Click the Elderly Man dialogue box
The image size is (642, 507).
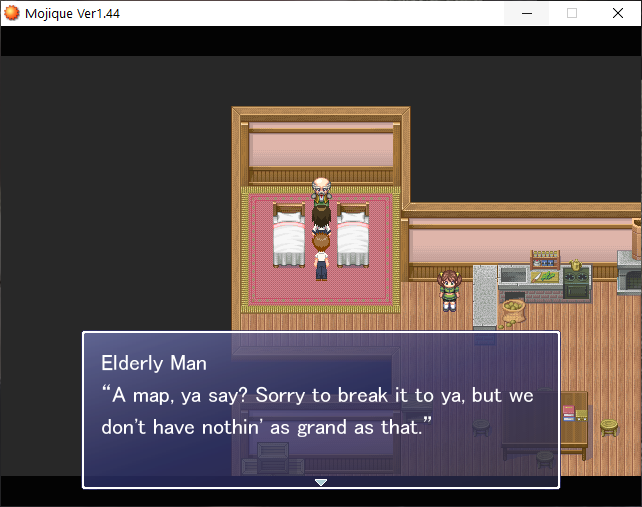320,410
